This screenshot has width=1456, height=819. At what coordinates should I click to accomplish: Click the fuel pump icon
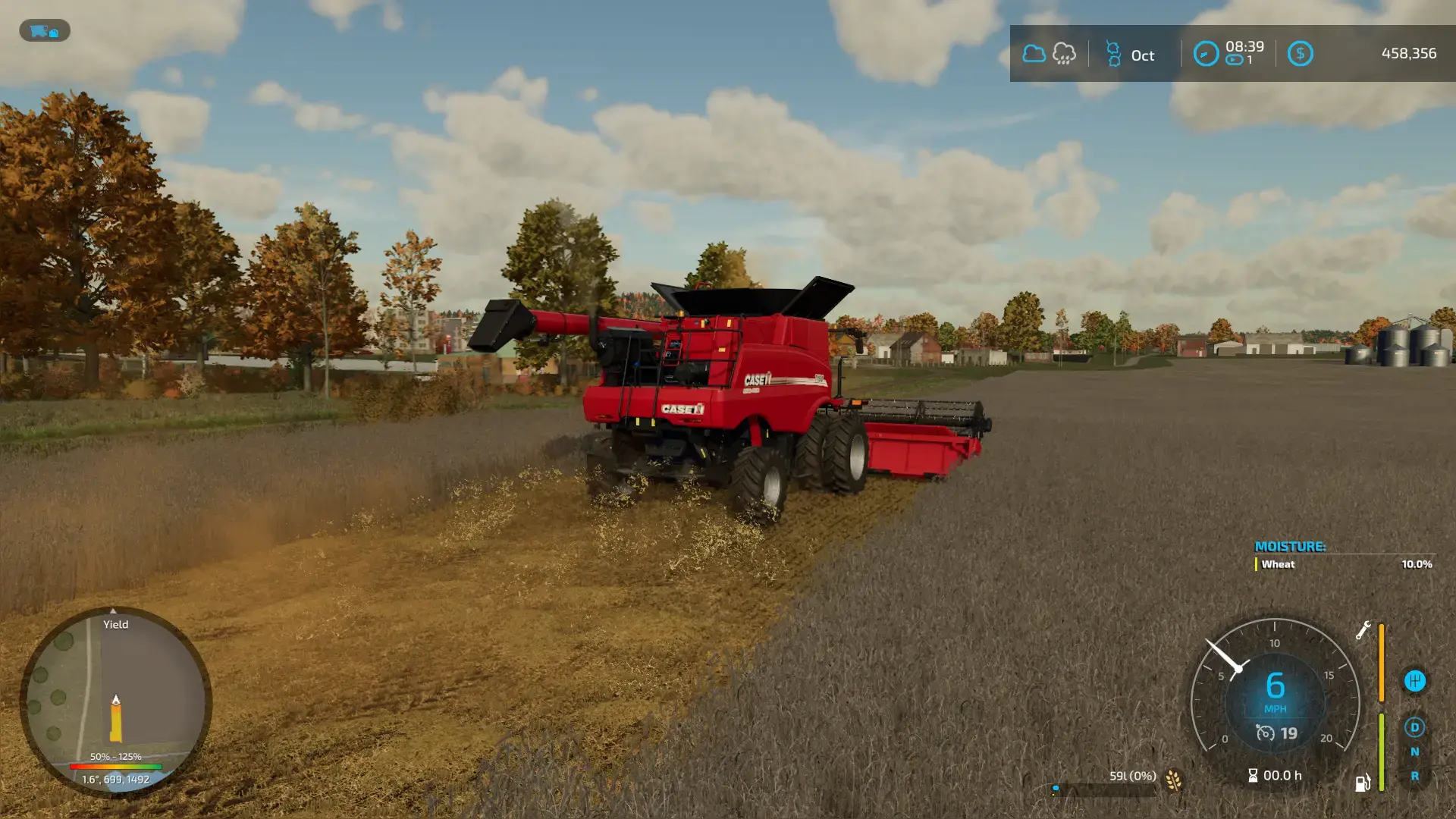(1363, 783)
